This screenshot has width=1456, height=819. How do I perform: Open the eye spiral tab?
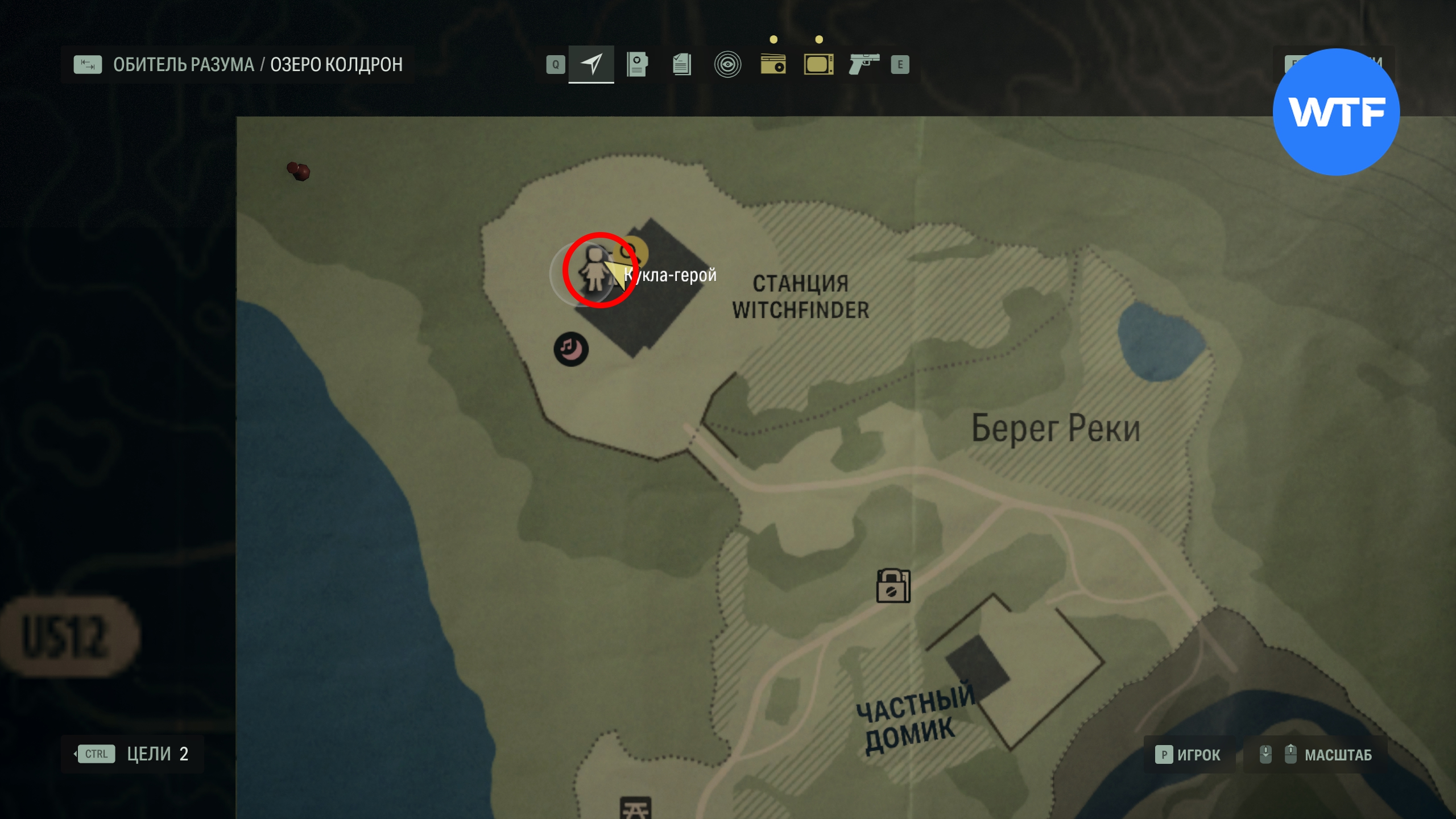[x=727, y=64]
